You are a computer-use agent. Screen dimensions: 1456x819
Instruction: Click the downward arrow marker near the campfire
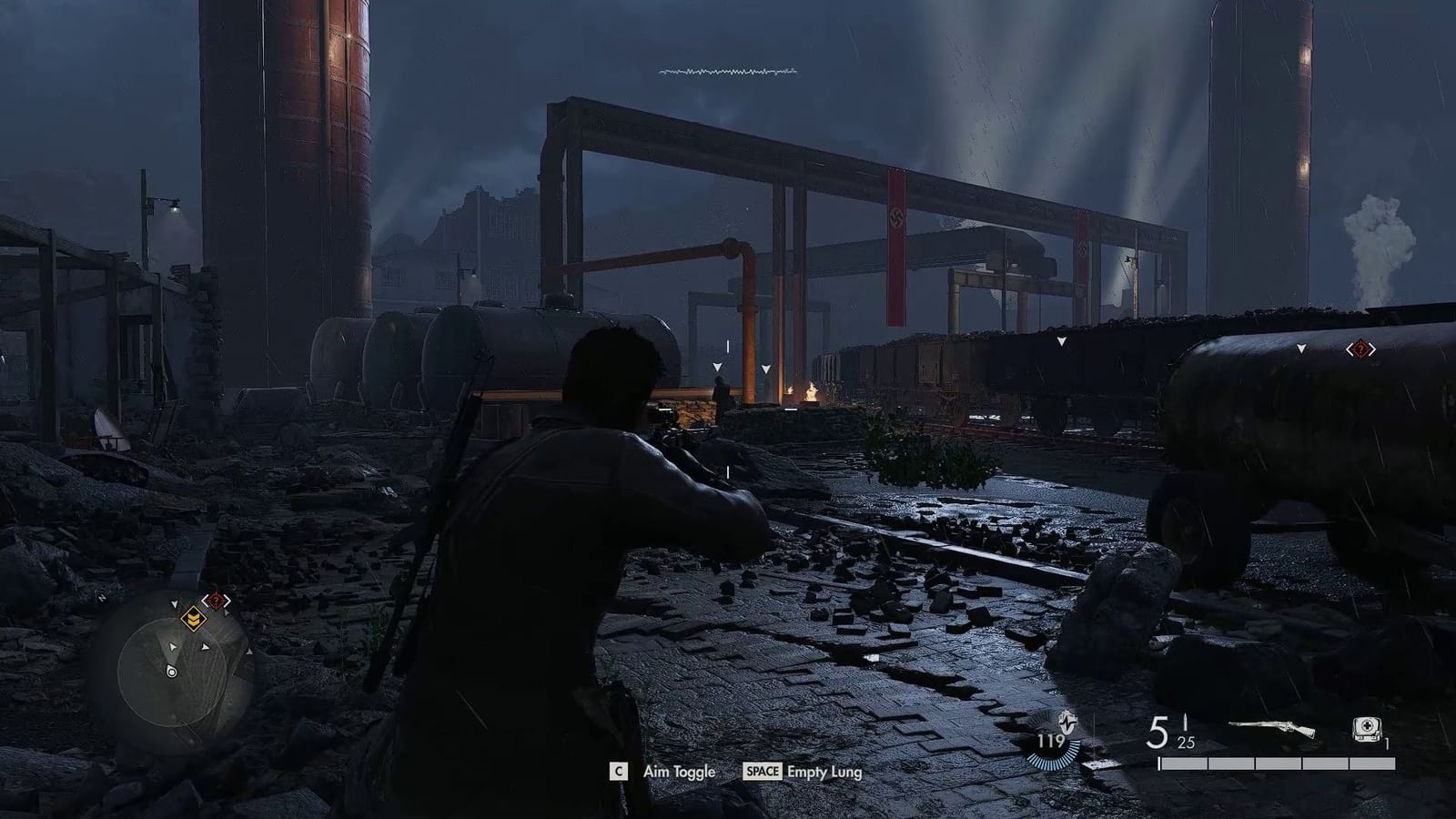(764, 369)
